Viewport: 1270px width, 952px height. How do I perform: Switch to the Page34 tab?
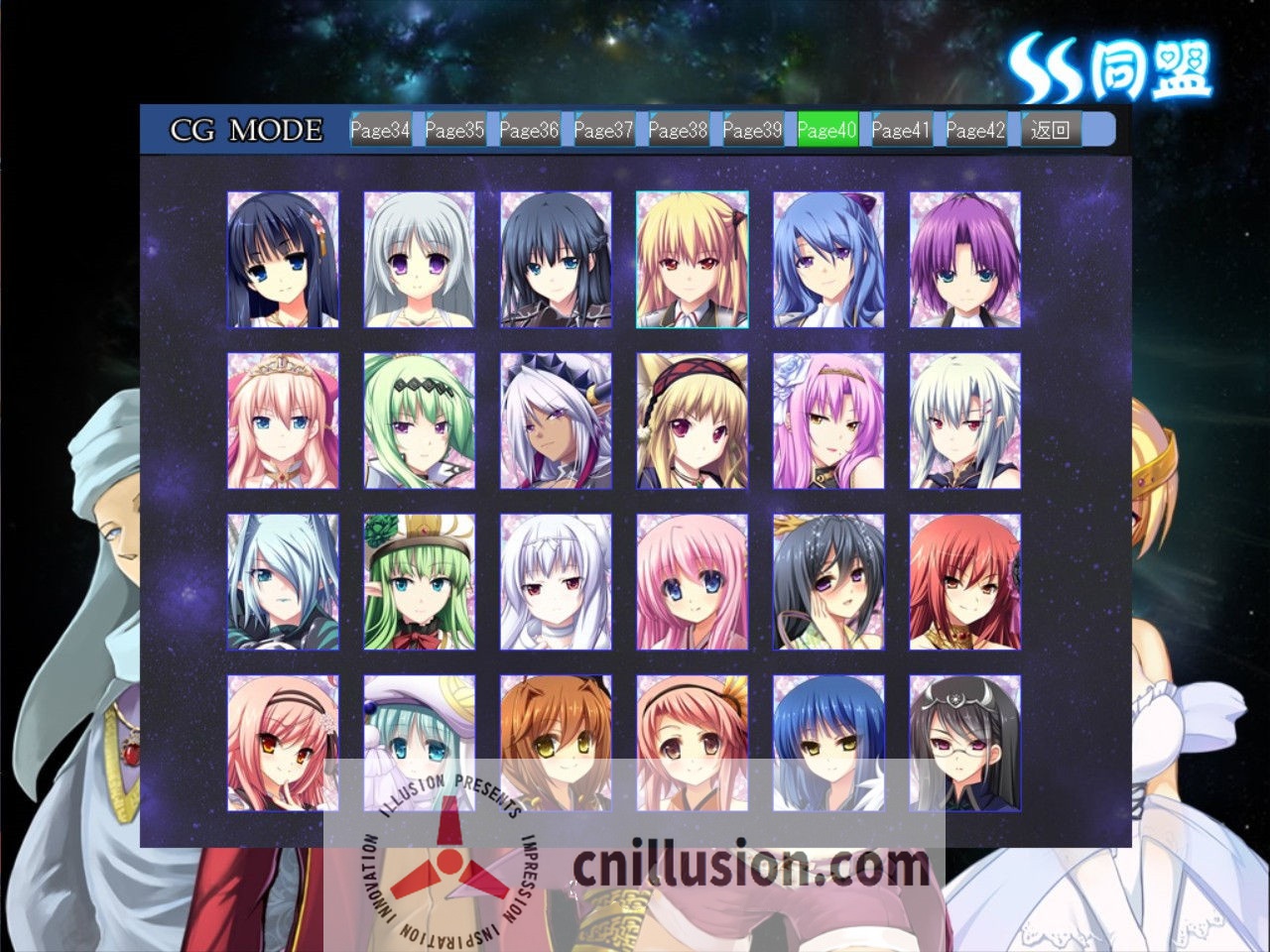click(380, 130)
